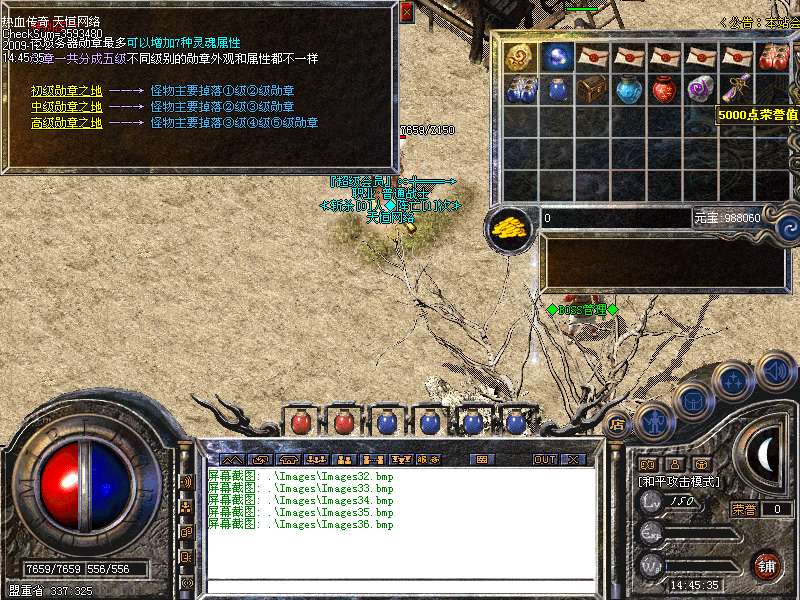Click the gold coin pile icon
This screenshot has height=600, width=800.
[x=510, y=227]
